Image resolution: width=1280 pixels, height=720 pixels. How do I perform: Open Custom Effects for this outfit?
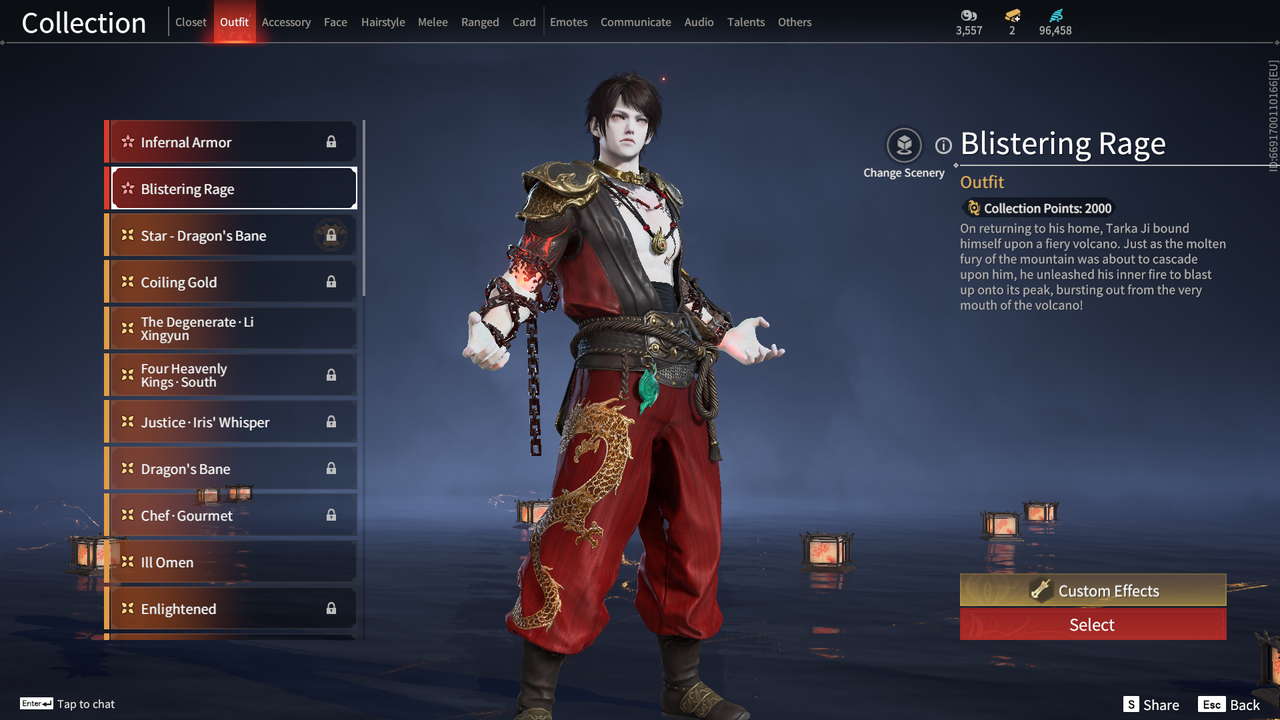click(x=1092, y=590)
